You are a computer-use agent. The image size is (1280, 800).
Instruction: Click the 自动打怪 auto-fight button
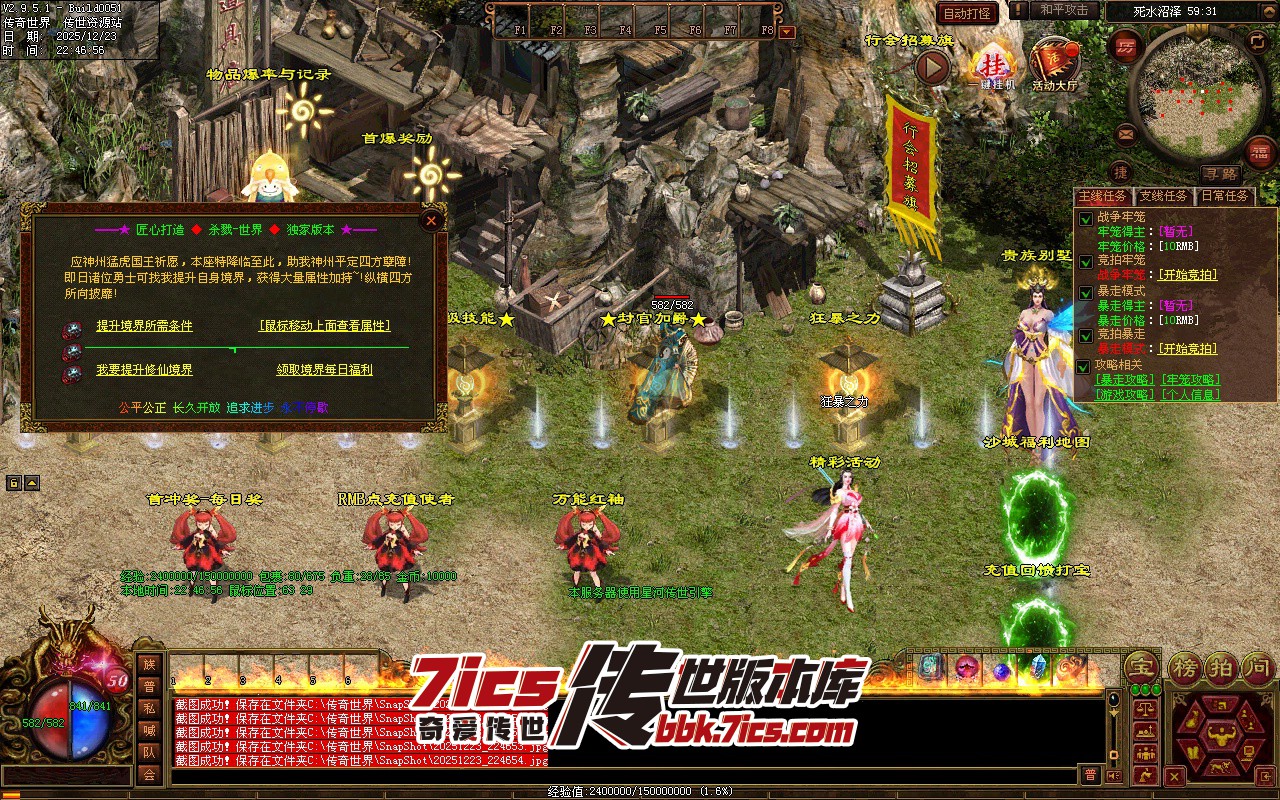967,13
